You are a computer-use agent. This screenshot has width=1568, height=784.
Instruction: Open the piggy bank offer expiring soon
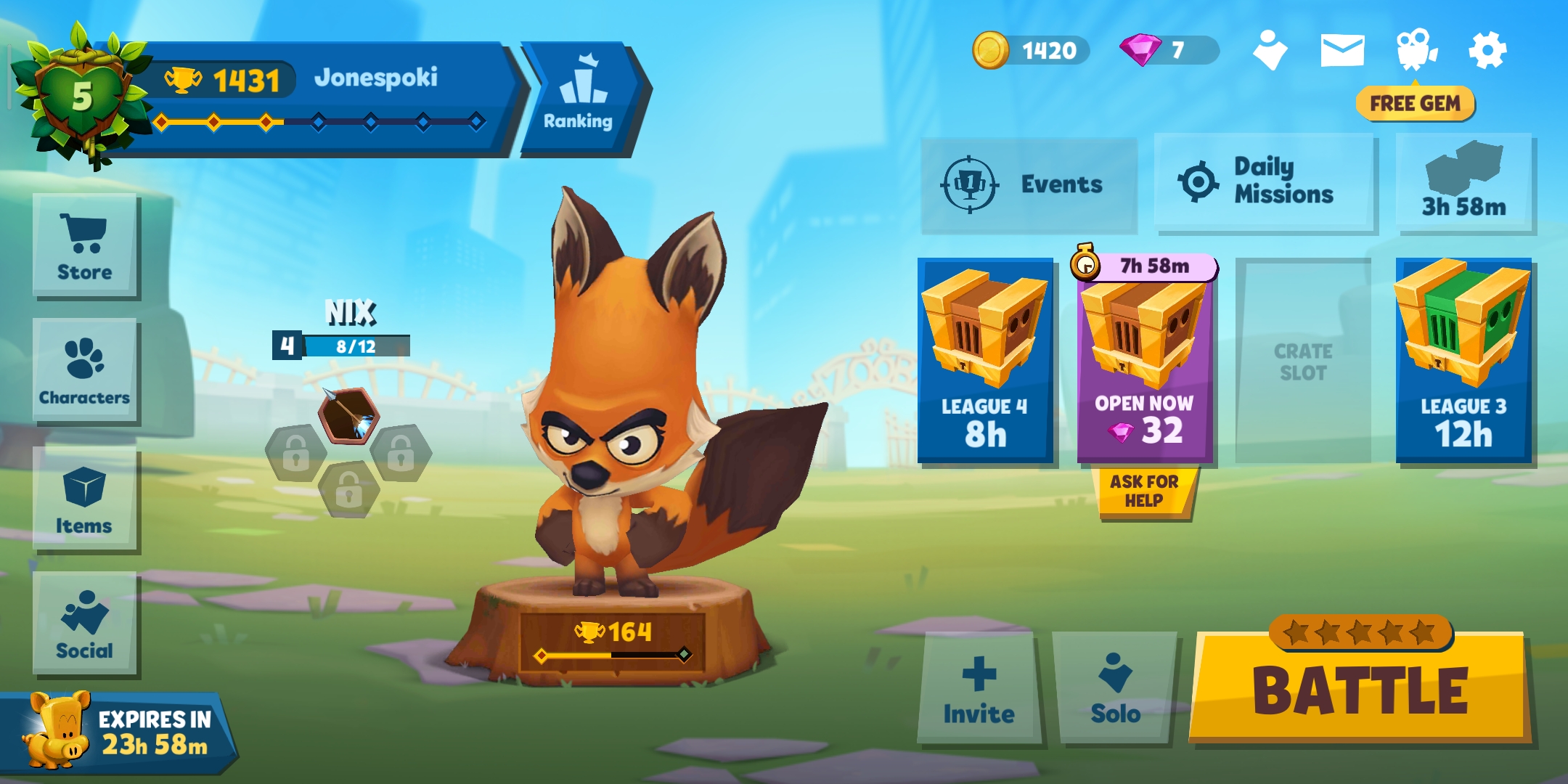[116, 732]
